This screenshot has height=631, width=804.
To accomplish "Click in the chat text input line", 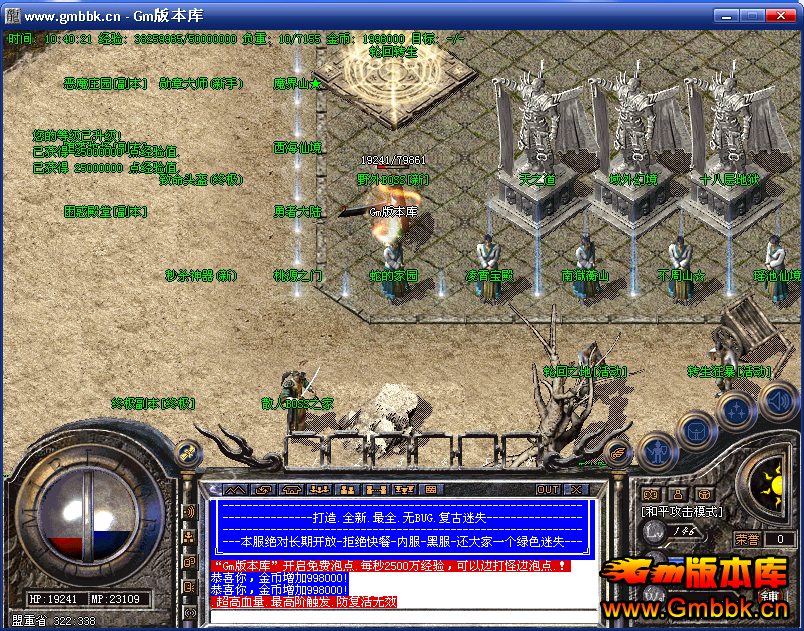I will coord(400,616).
